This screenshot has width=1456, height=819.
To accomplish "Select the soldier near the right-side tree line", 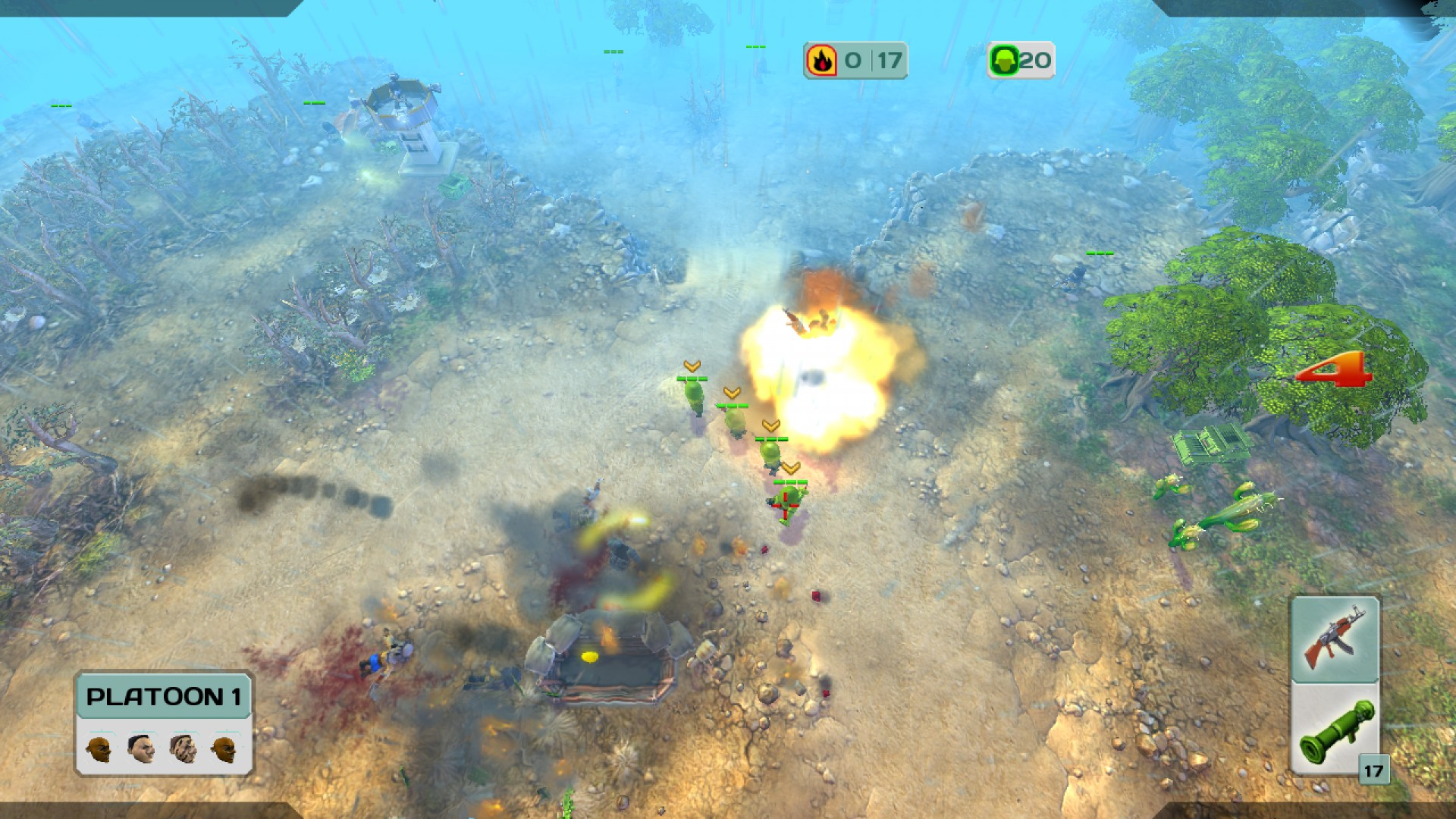I will pyautogui.click(x=1077, y=273).
